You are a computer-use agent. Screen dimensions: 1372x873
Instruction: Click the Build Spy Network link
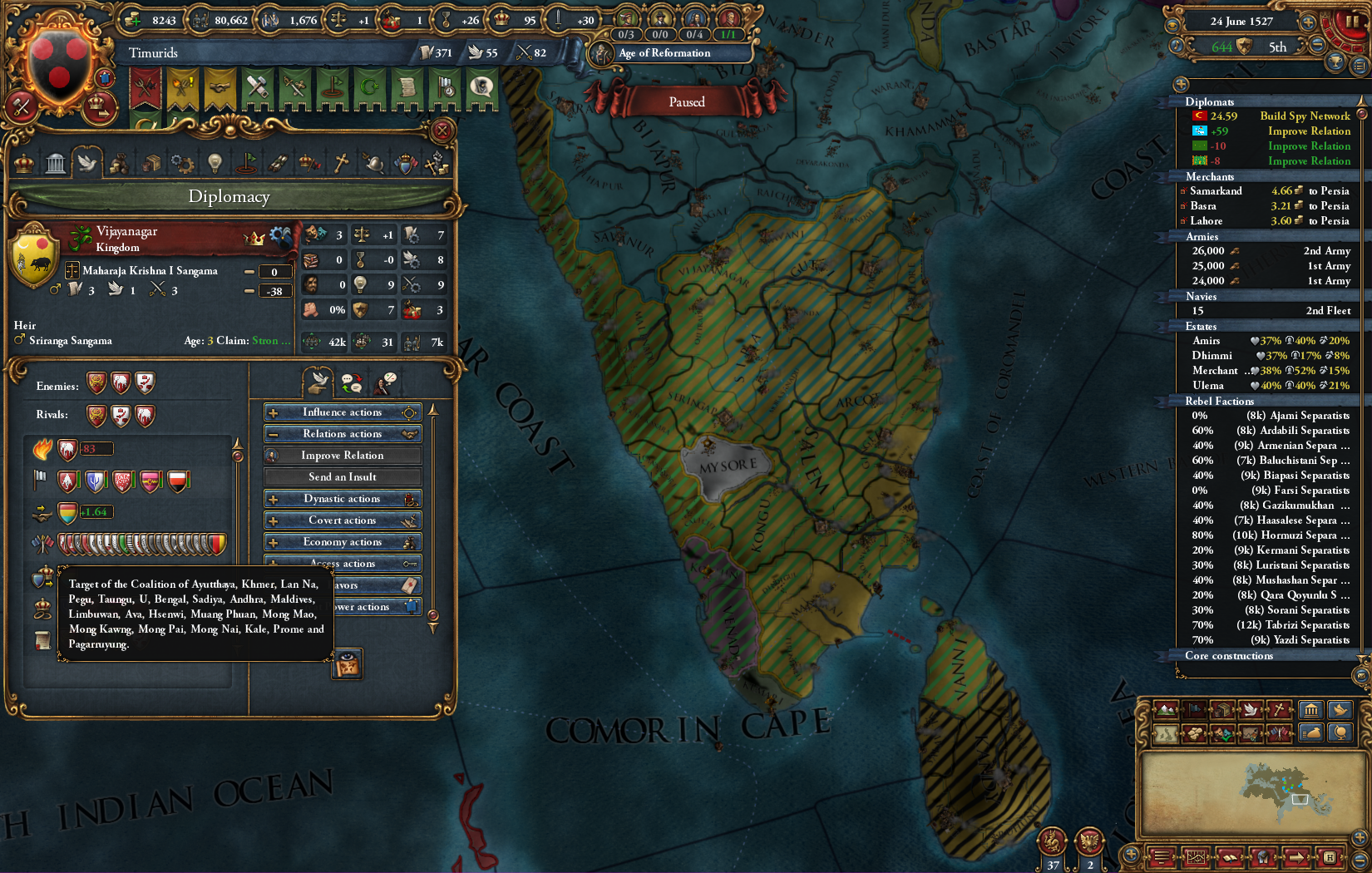(1305, 116)
